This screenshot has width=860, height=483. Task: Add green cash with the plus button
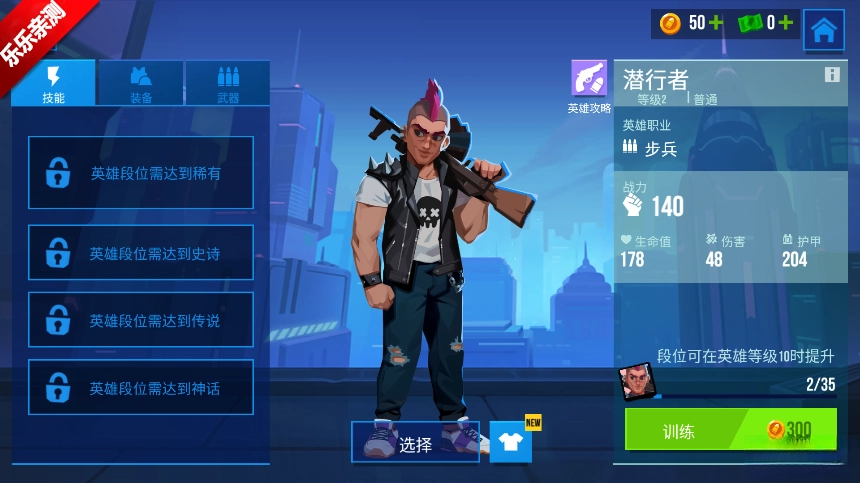coord(786,23)
